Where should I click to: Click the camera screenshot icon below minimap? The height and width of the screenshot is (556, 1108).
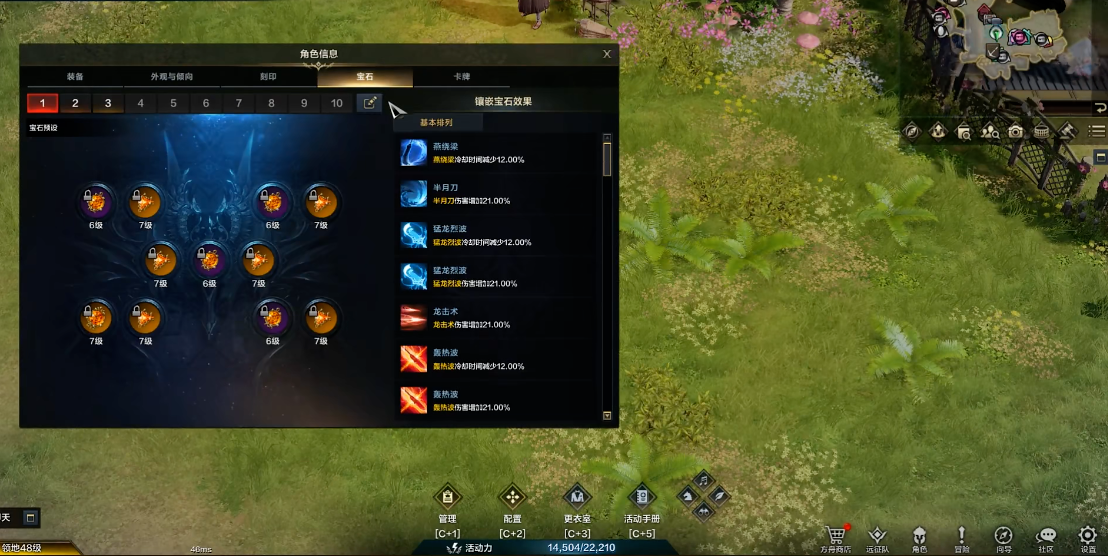pyautogui.click(x=1015, y=131)
